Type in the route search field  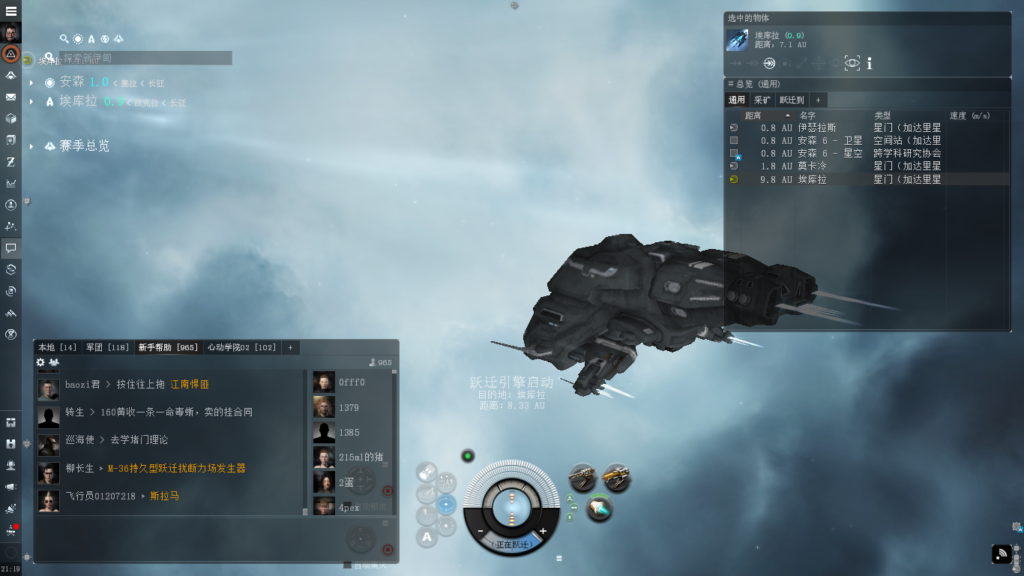(x=145, y=58)
